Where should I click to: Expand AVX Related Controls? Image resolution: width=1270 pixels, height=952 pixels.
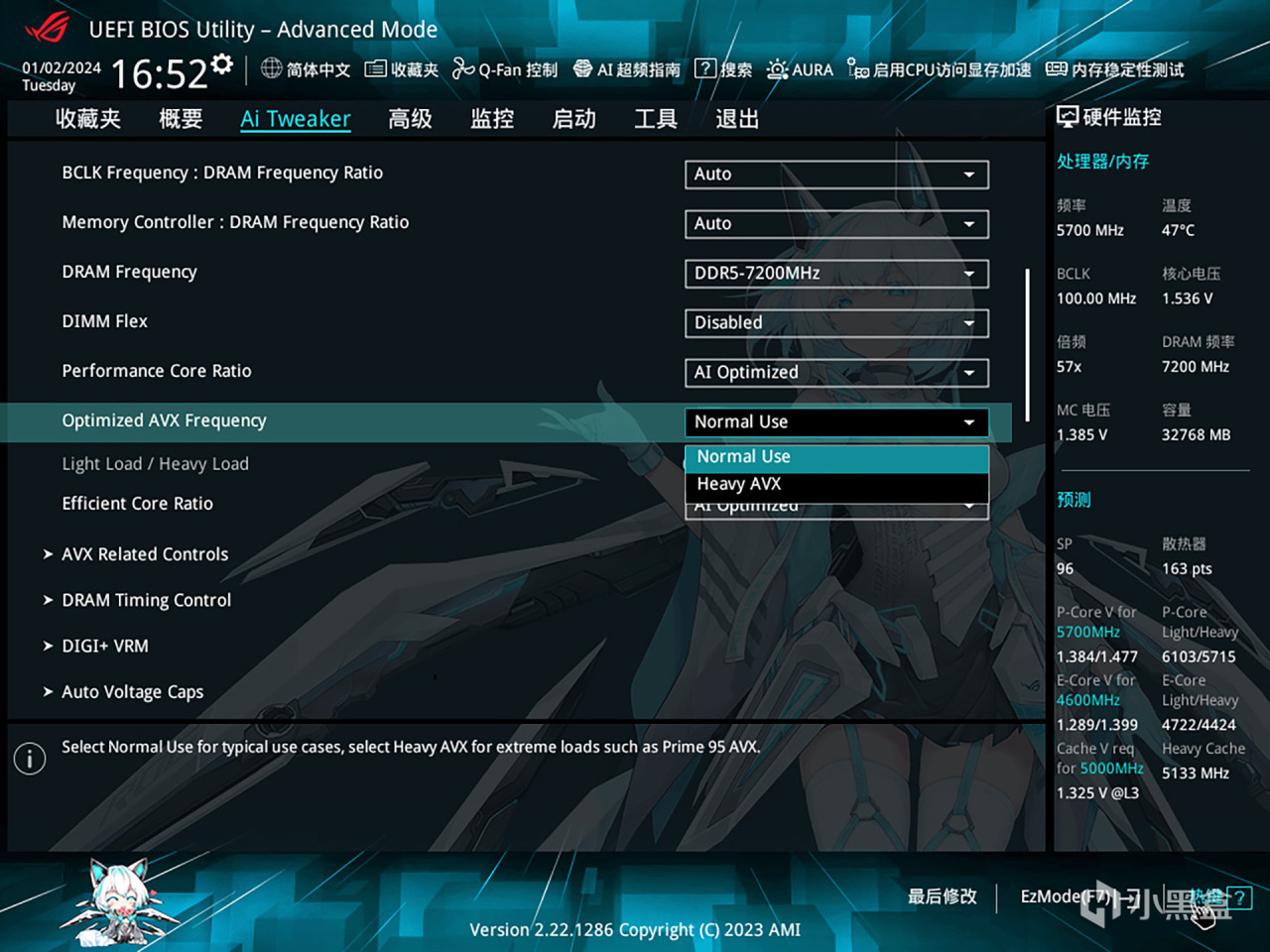tap(144, 553)
